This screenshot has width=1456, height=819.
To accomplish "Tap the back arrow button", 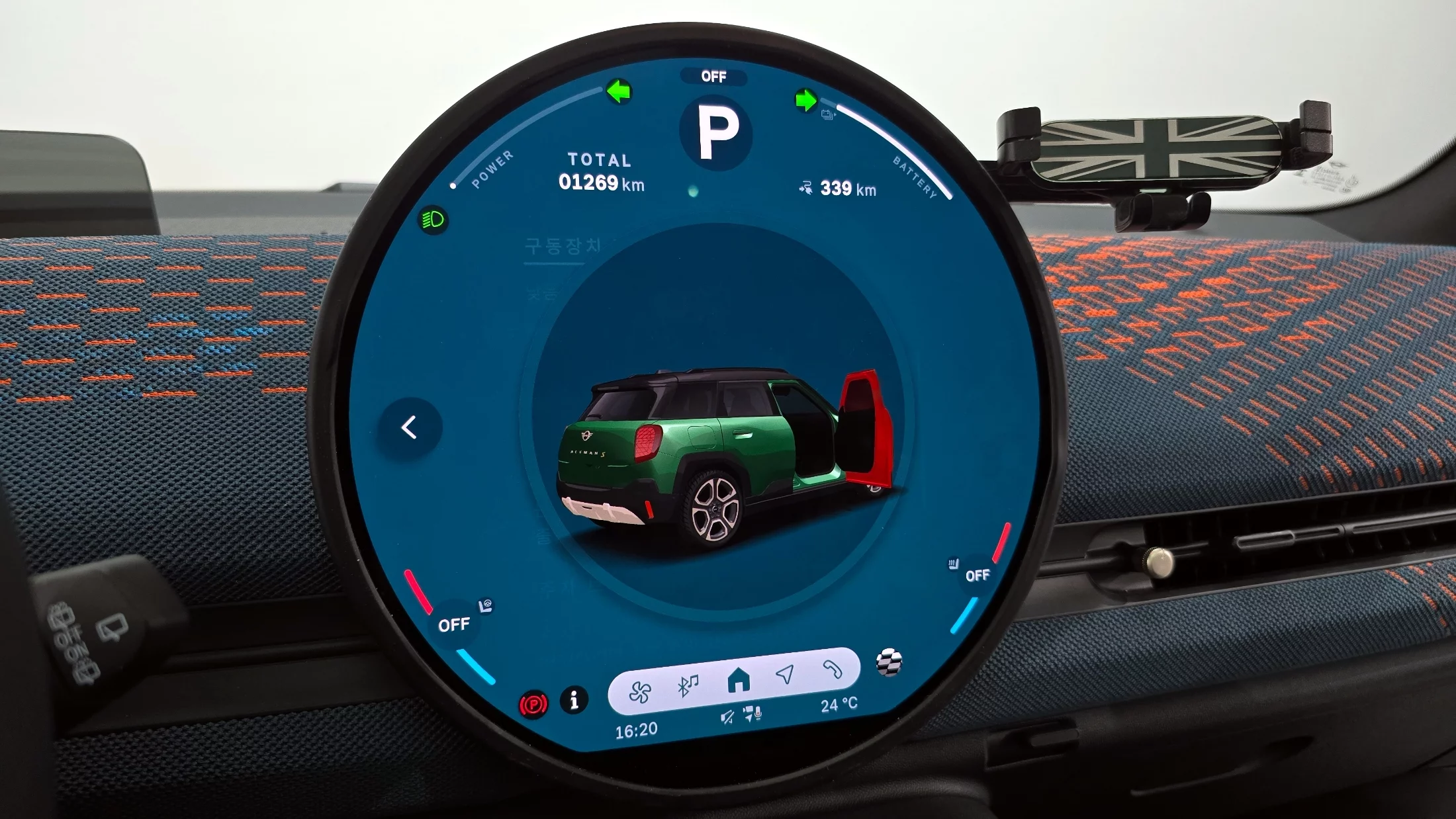I will pyautogui.click(x=410, y=428).
